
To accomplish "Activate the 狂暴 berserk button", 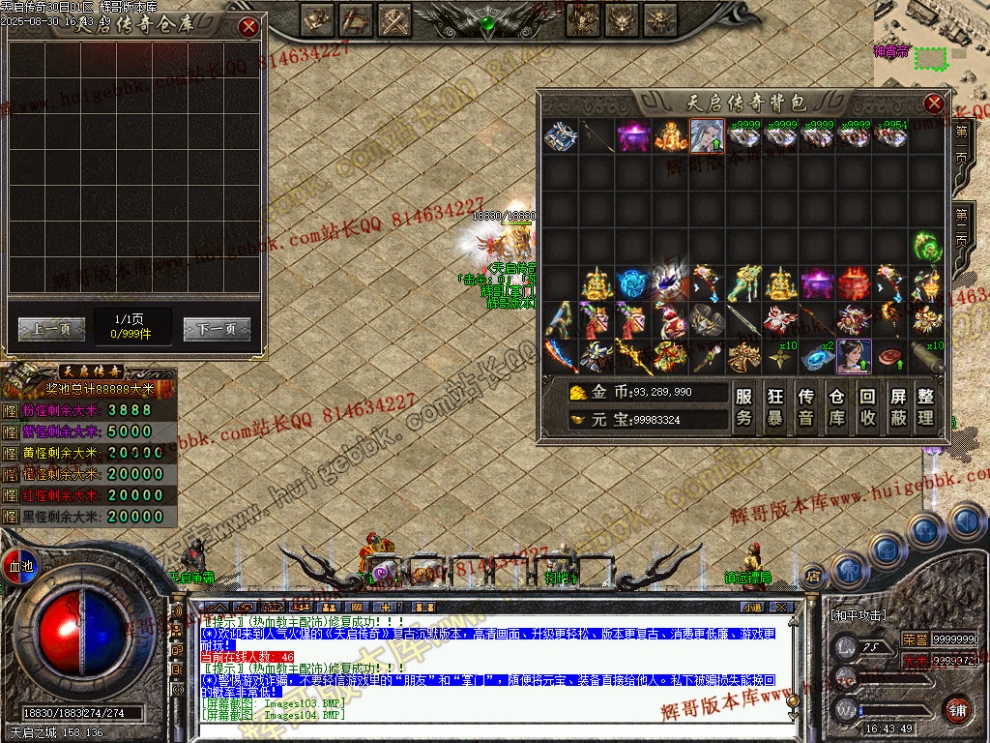I will click(x=775, y=407).
